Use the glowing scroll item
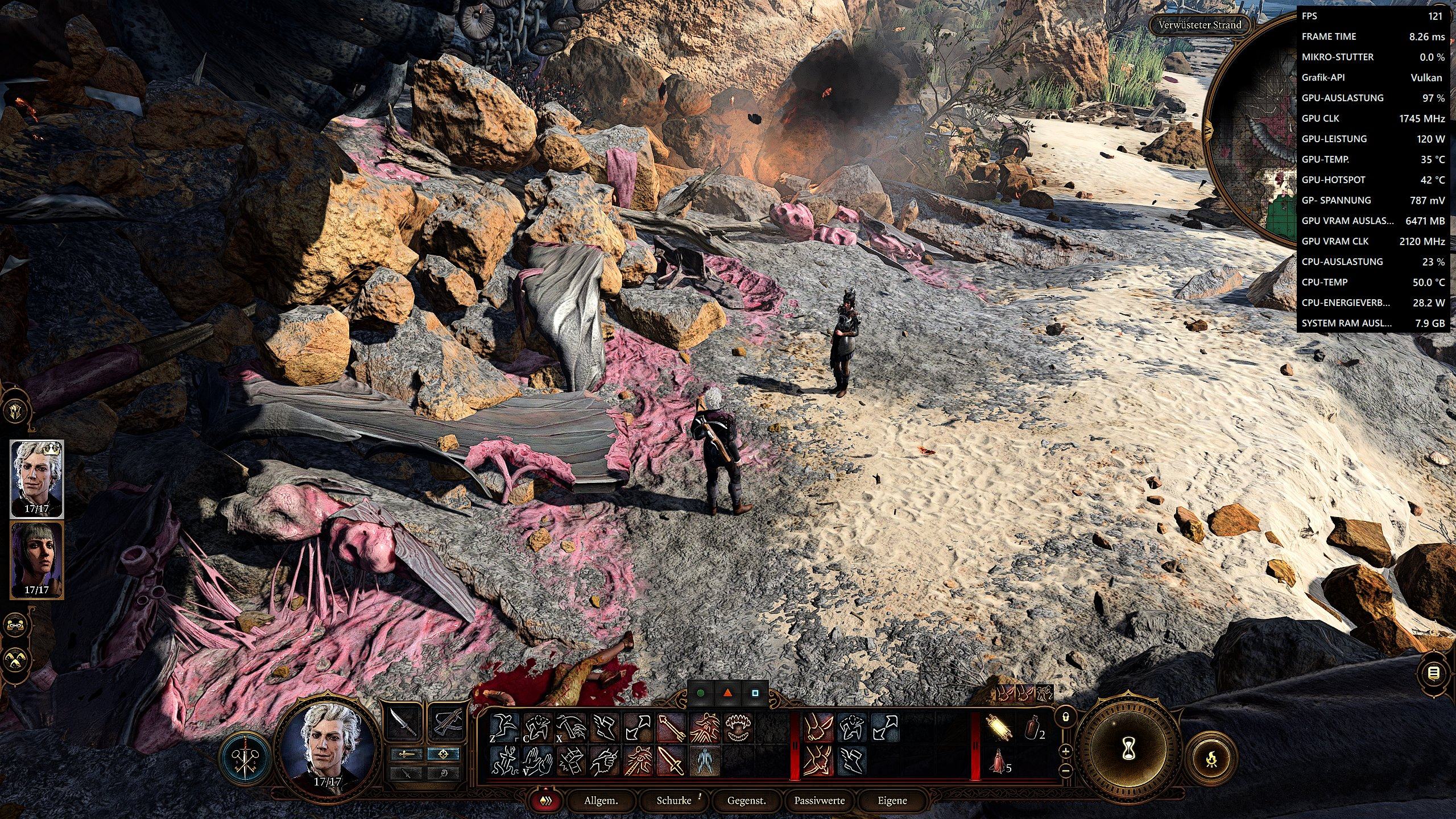Image resolution: width=1456 pixels, height=819 pixels. pyautogui.click(x=999, y=729)
